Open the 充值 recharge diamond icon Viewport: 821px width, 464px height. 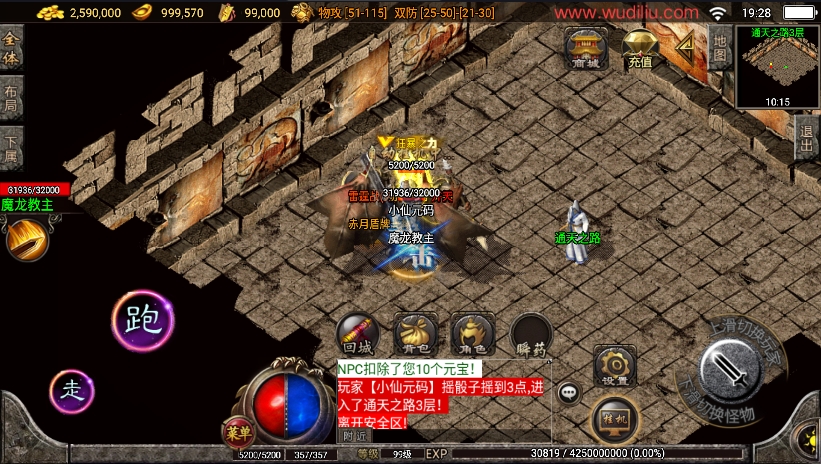coord(640,46)
